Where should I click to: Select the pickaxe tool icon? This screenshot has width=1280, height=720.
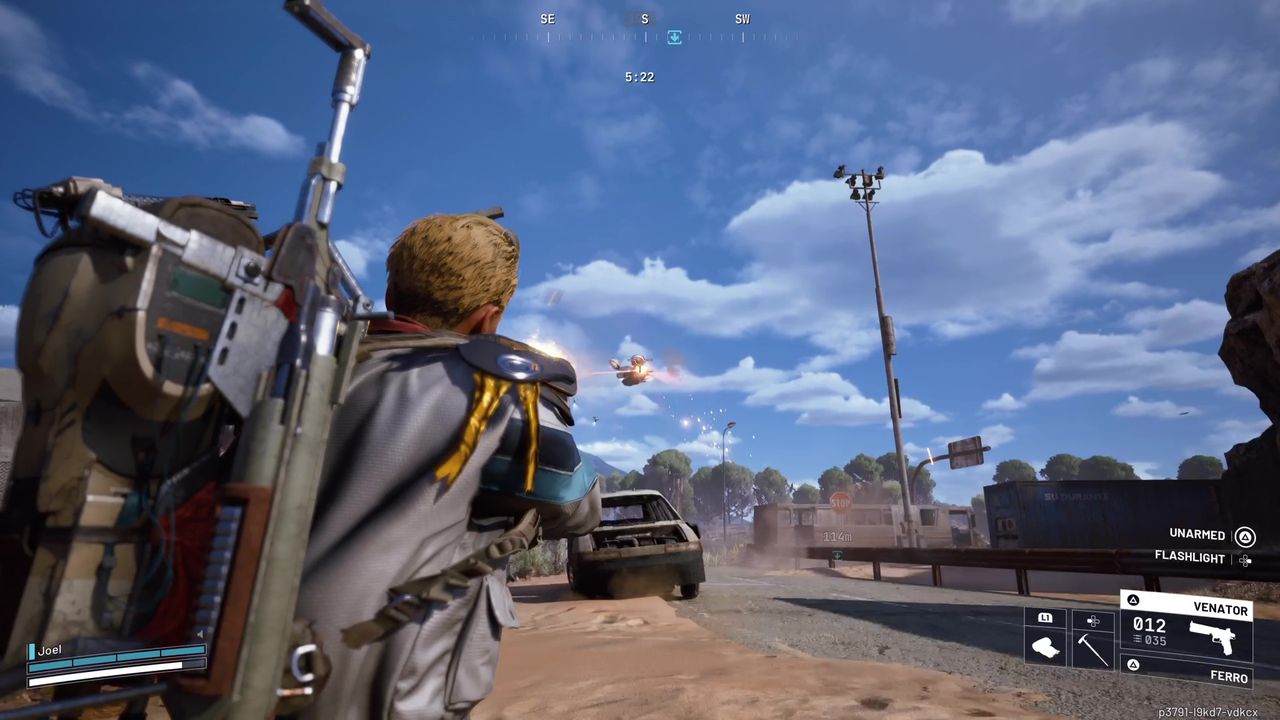click(1093, 650)
